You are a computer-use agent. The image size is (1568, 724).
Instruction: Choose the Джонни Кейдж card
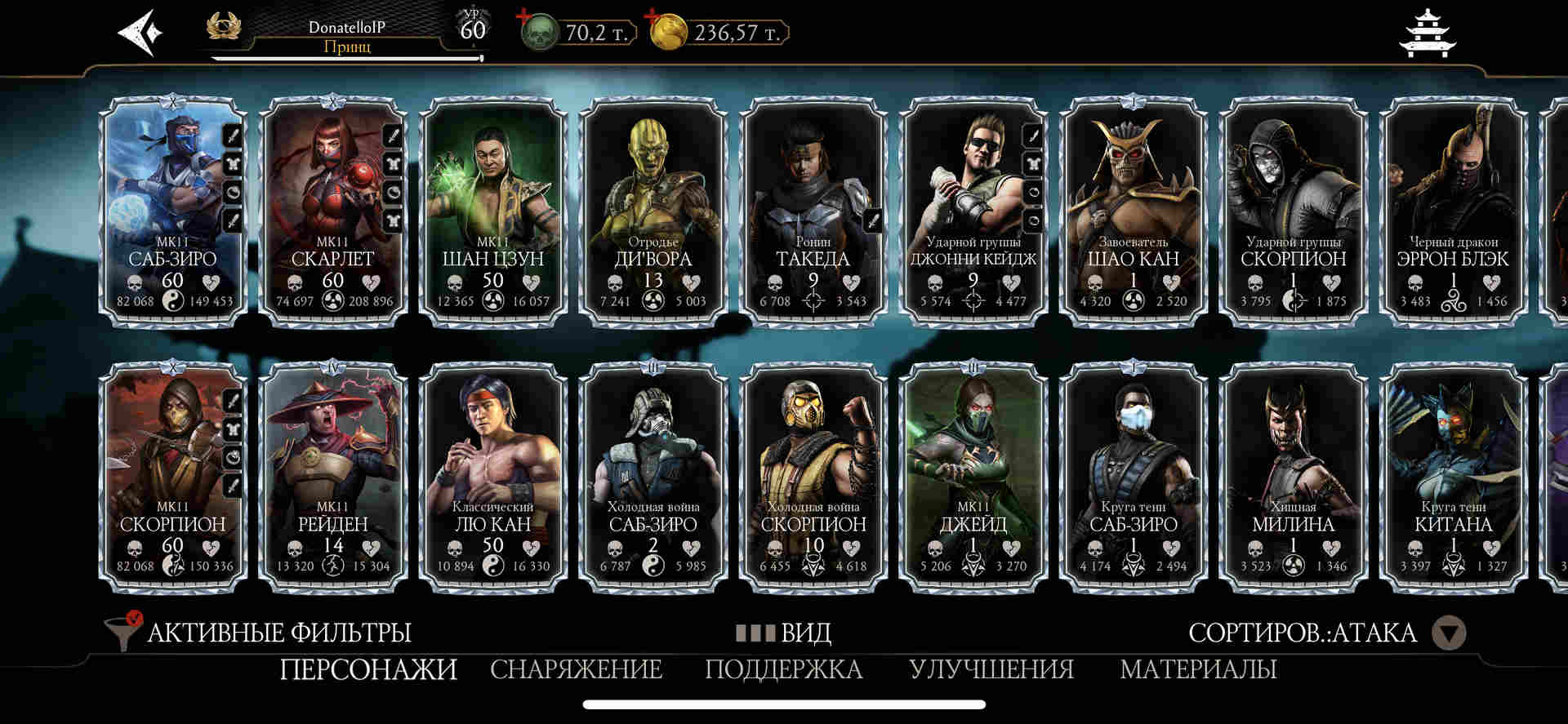click(x=973, y=211)
